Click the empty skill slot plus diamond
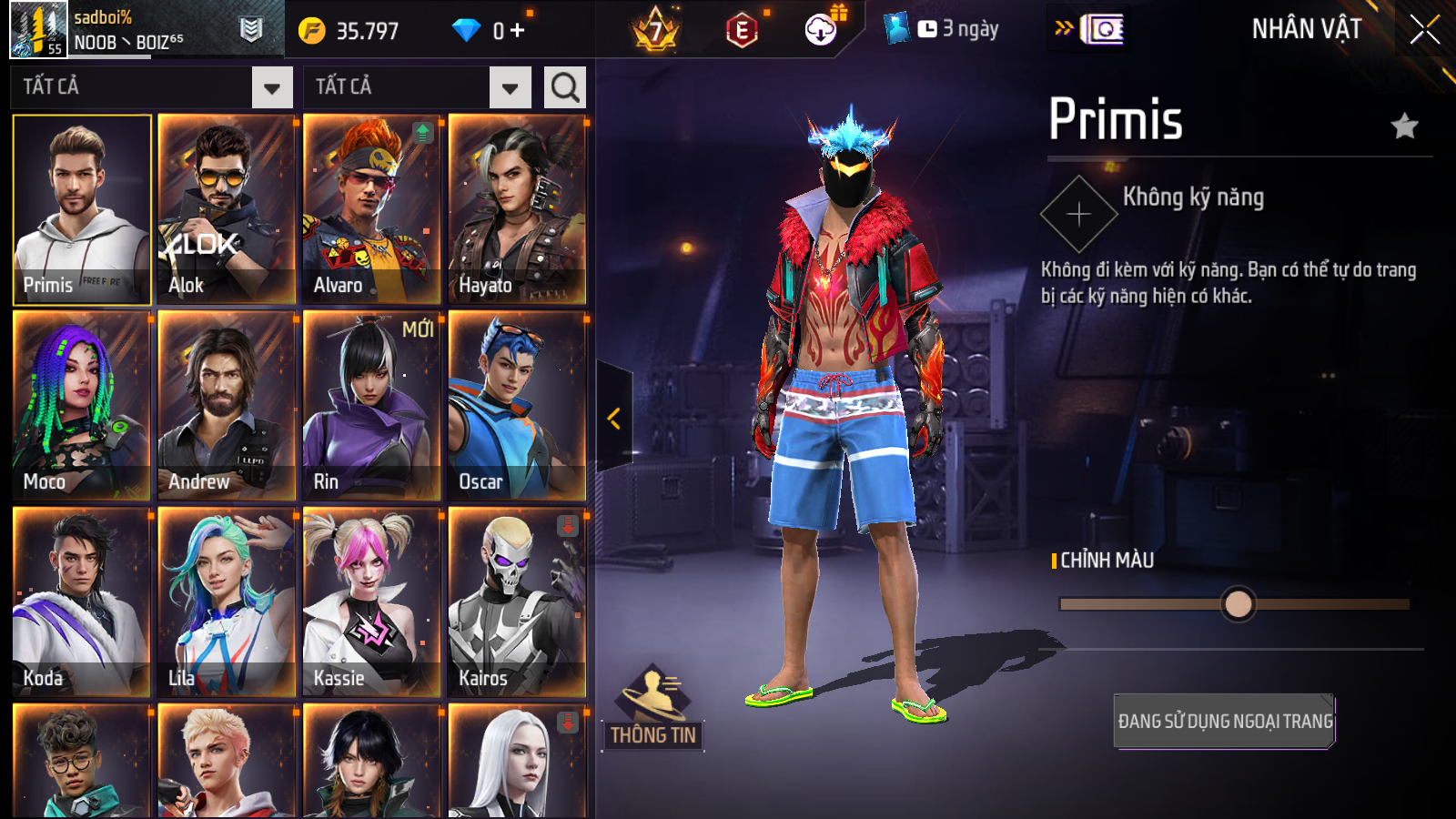Image resolution: width=1456 pixels, height=819 pixels. pyautogui.click(x=1079, y=215)
